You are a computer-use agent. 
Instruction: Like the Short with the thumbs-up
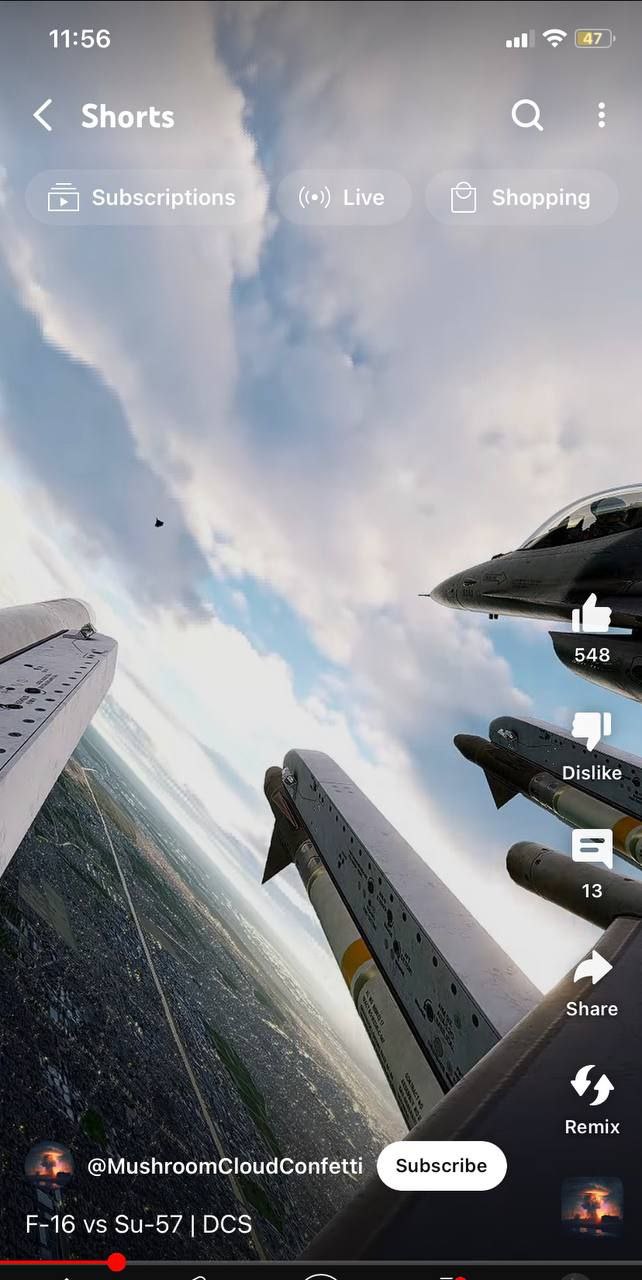click(x=591, y=615)
